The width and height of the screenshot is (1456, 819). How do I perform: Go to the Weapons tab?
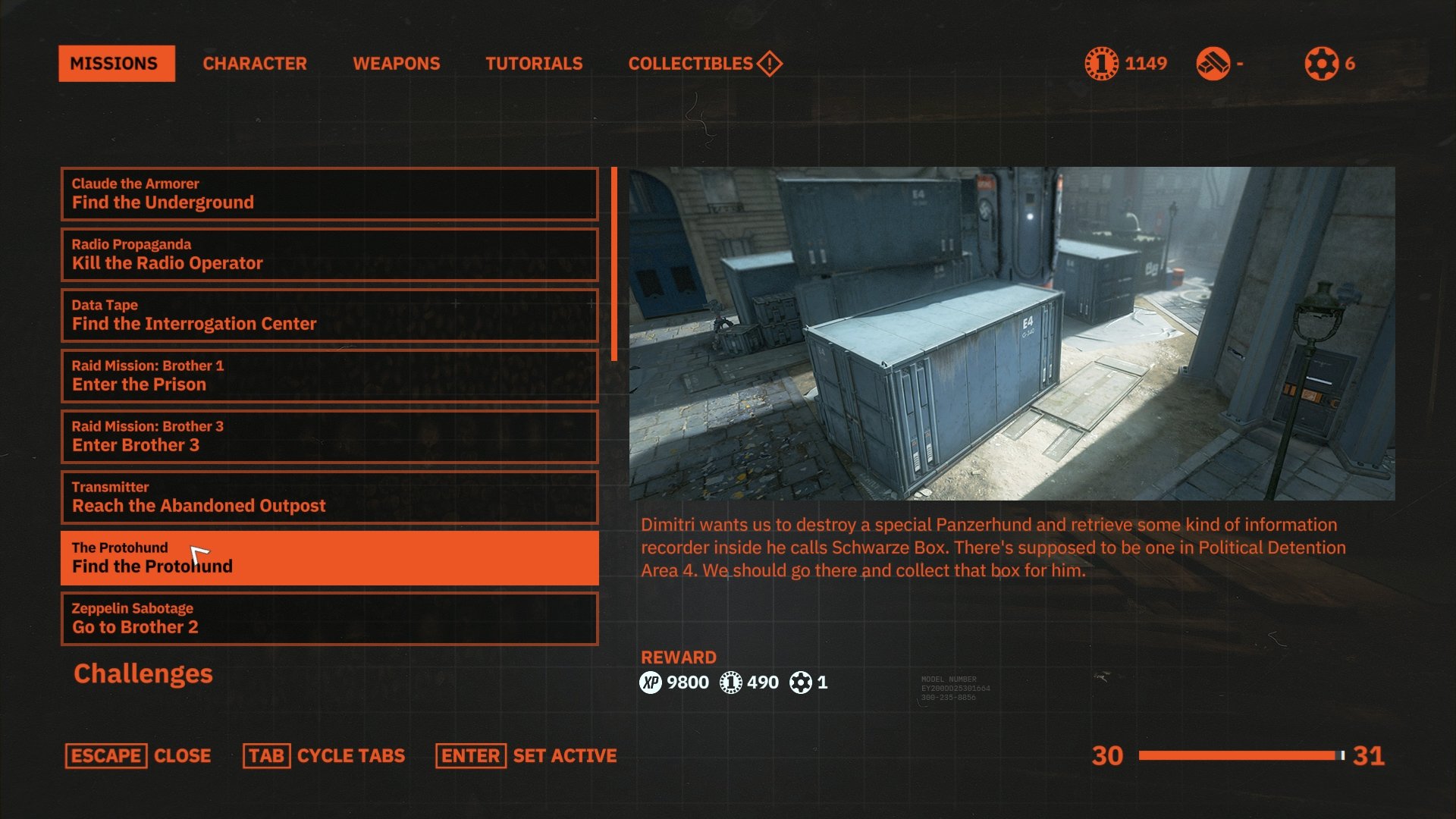pyautogui.click(x=396, y=64)
